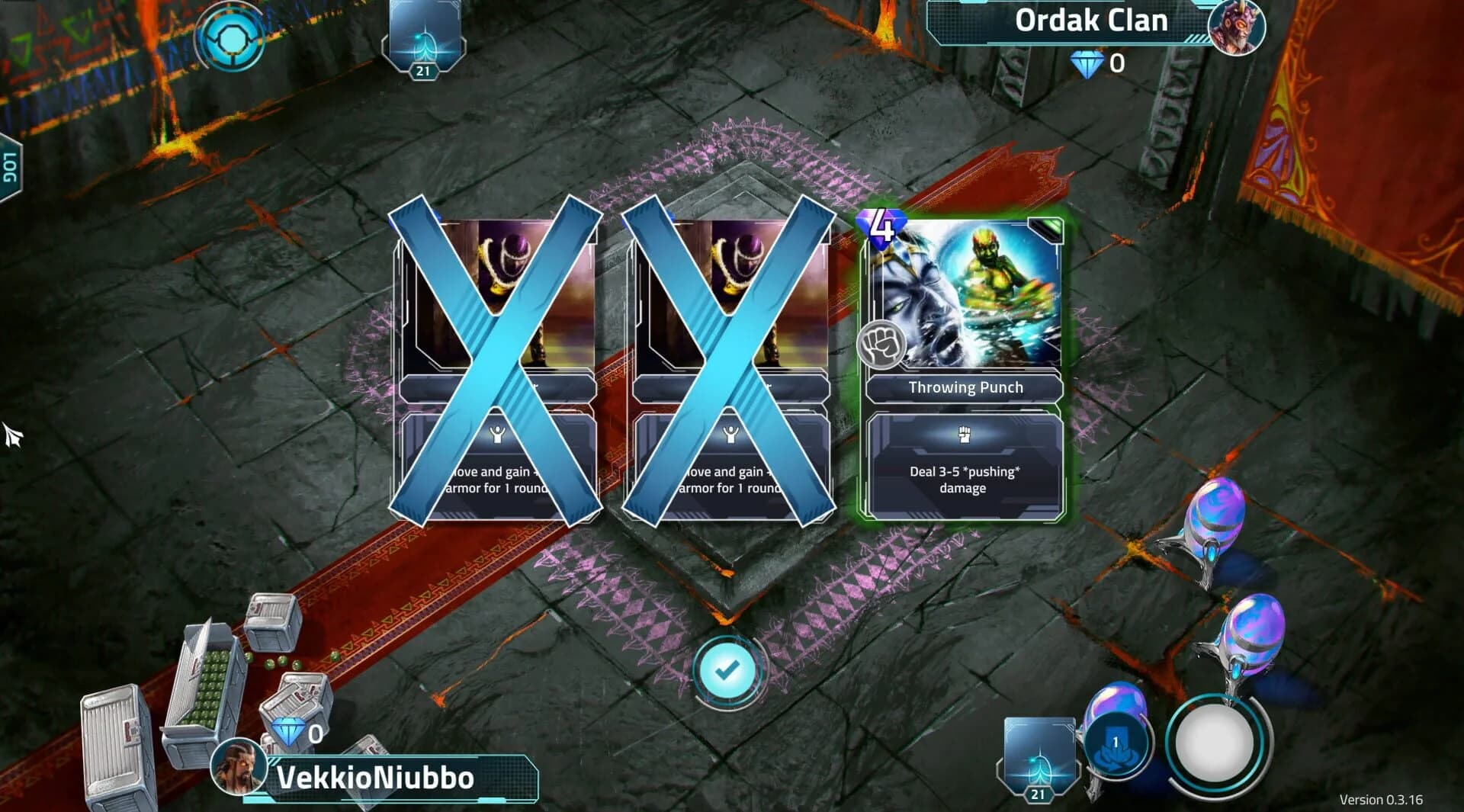Toggle keep selection on the Throwing Punch card
The width and height of the screenshot is (1464, 812).
point(965,366)
